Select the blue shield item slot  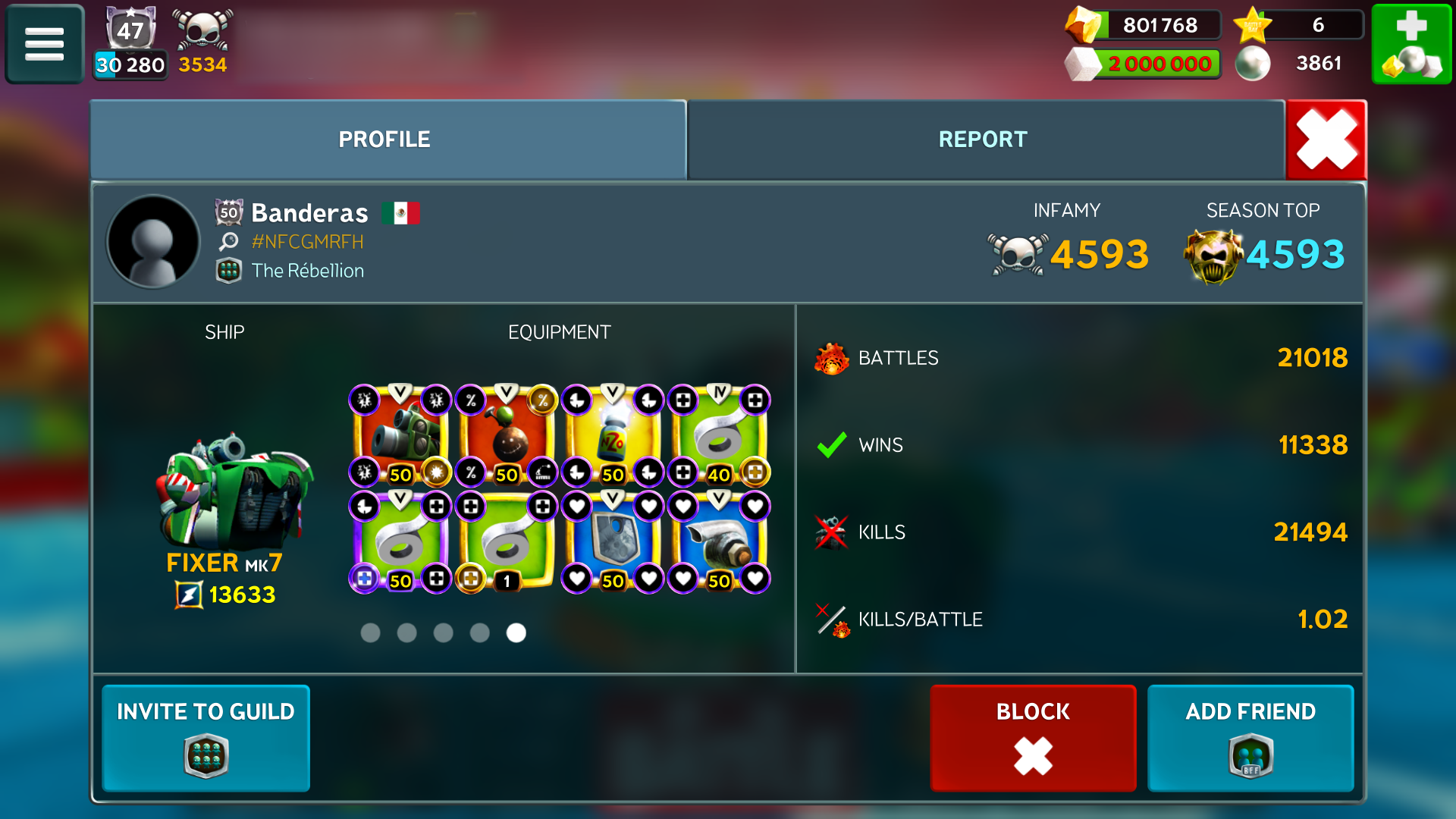[613, 542]
